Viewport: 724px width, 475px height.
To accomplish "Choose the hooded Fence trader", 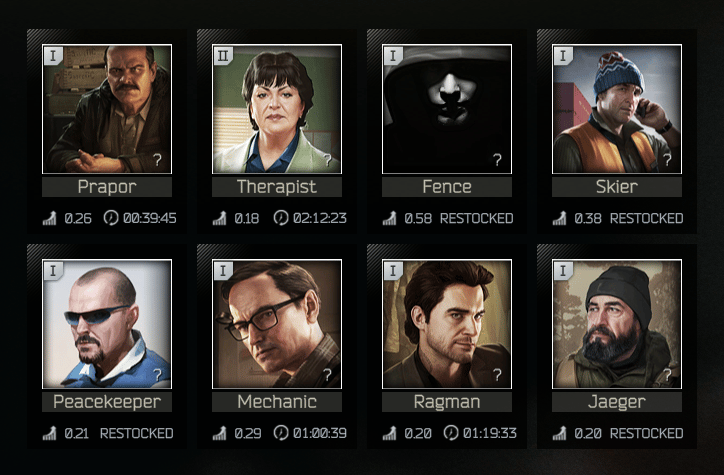I will (447, 108).
